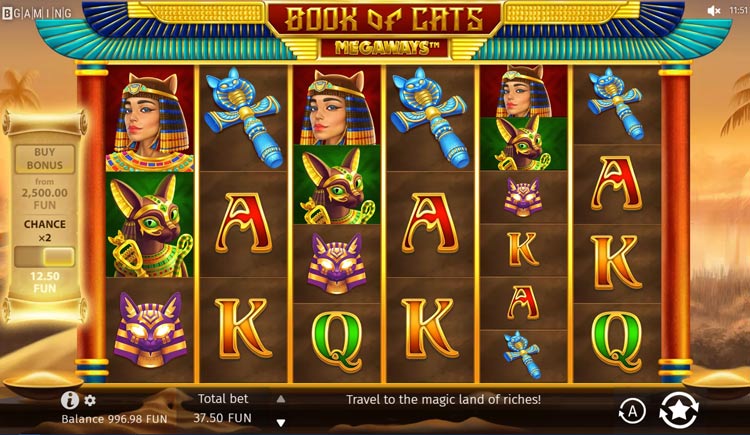Enable autoplay with the A button
The image size is (750, 435).
[x=632, y=409]
